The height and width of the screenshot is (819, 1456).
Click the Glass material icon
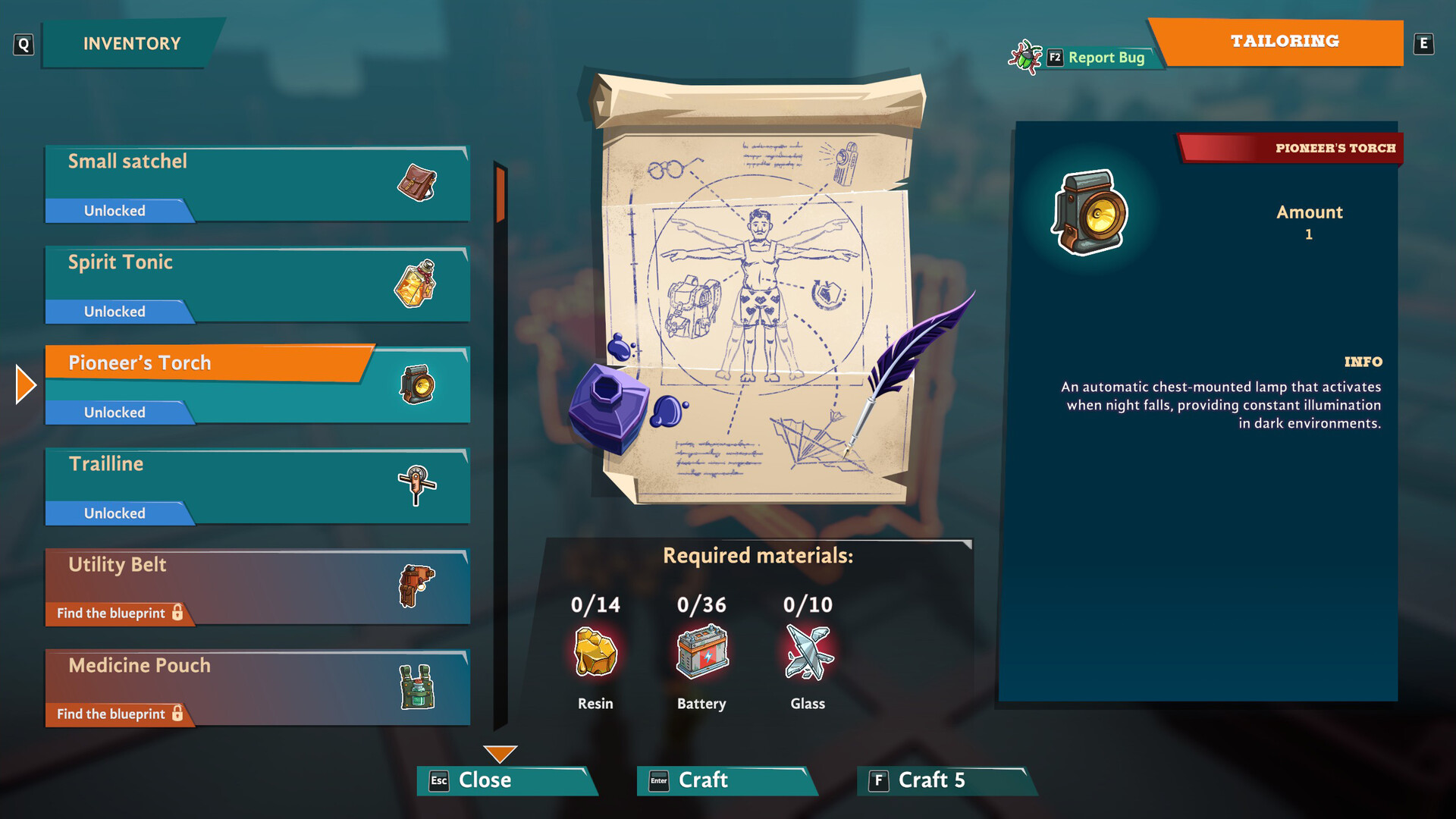[808, 652]
